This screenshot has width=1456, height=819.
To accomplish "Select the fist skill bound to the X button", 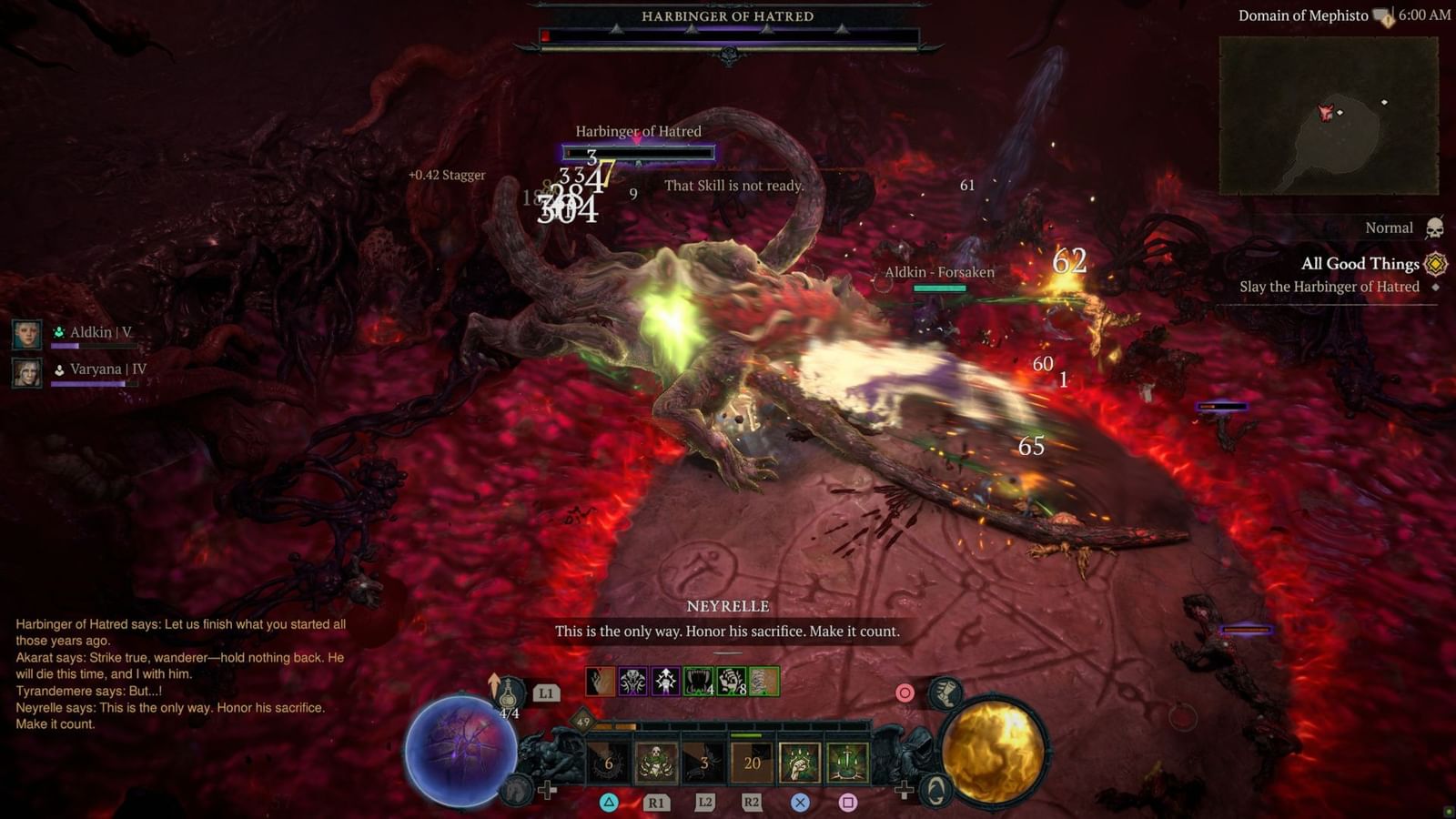I will pos(801,763).
